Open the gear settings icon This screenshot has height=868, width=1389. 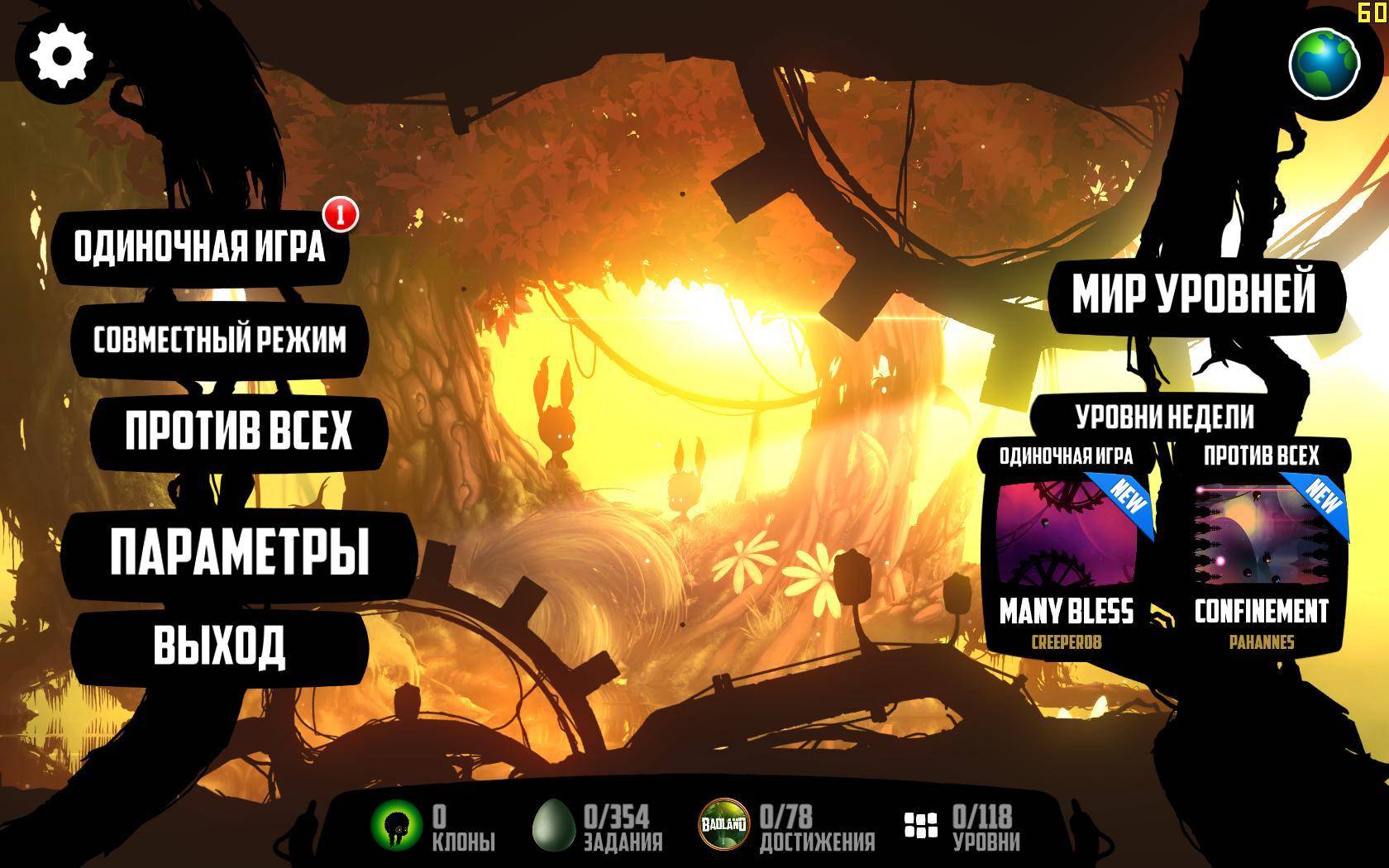60,56
